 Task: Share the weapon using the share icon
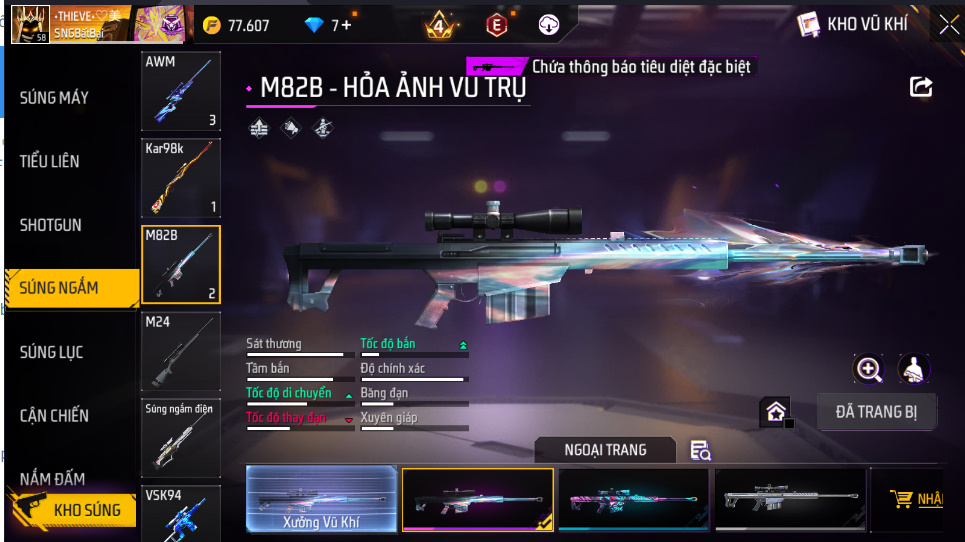click(920, 87)
